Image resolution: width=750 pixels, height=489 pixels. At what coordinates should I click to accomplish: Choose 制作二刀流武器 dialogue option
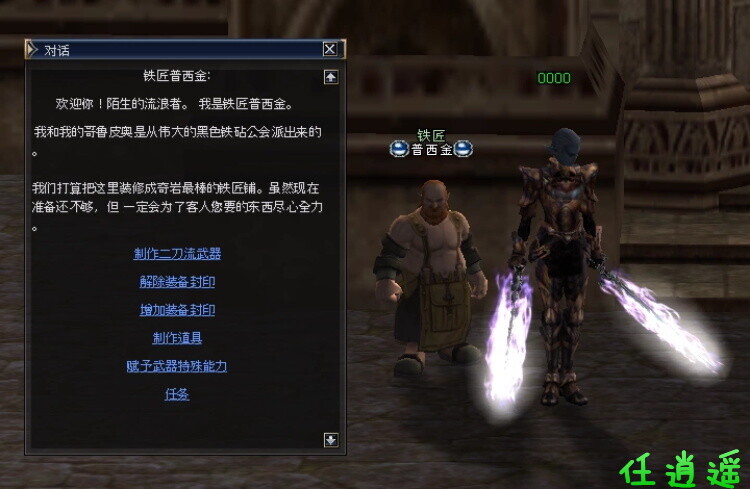[x=177, y=254]
